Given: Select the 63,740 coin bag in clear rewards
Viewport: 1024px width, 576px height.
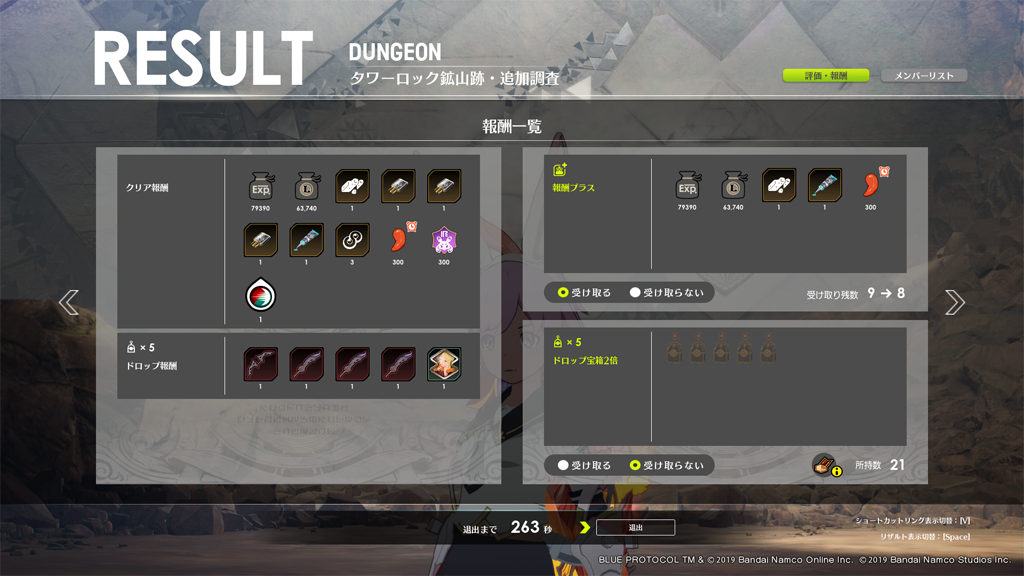Looking at the screenshot, I should [x=307, y=187].
